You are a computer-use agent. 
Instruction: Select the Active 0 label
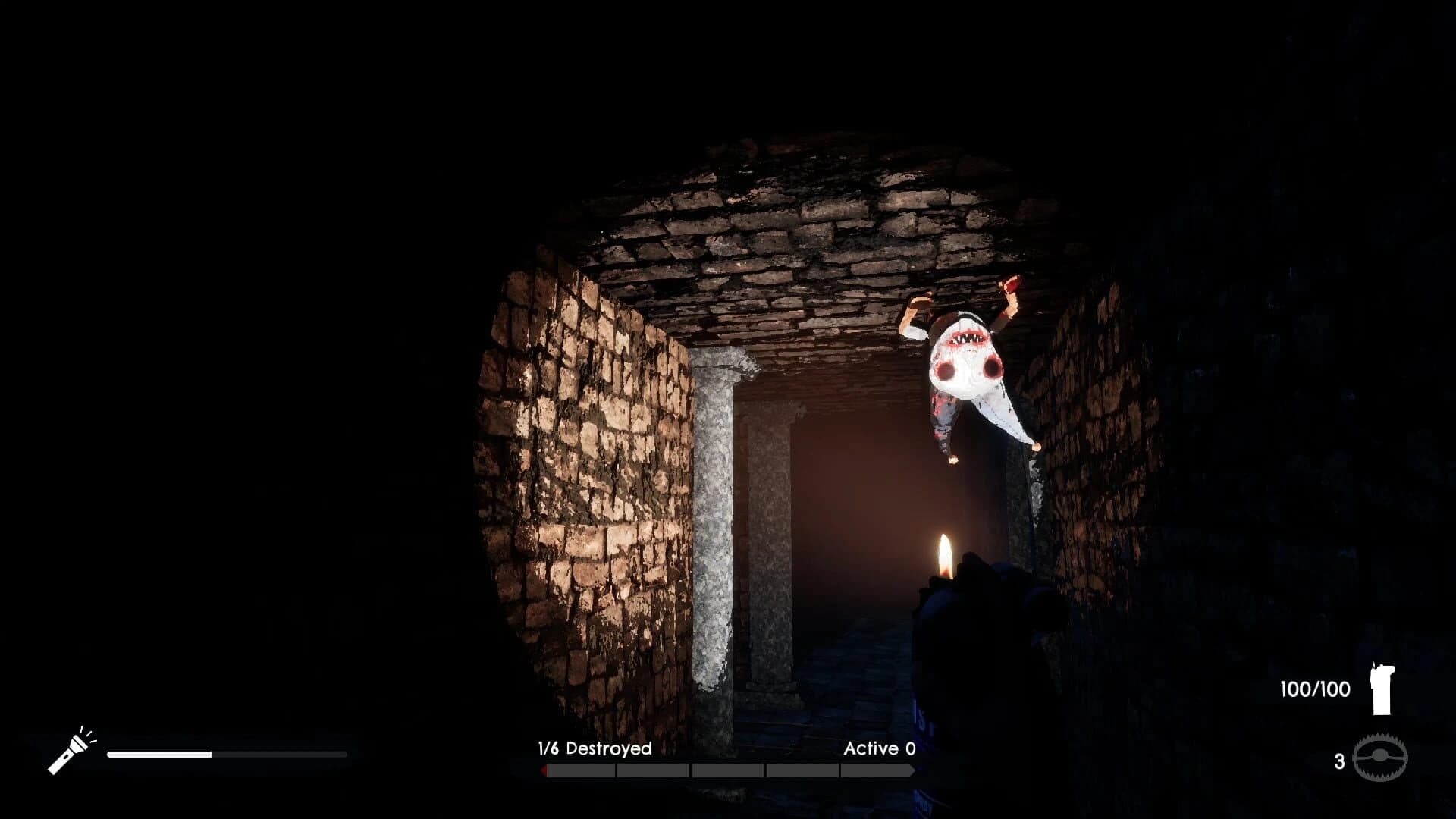(880, 748)
